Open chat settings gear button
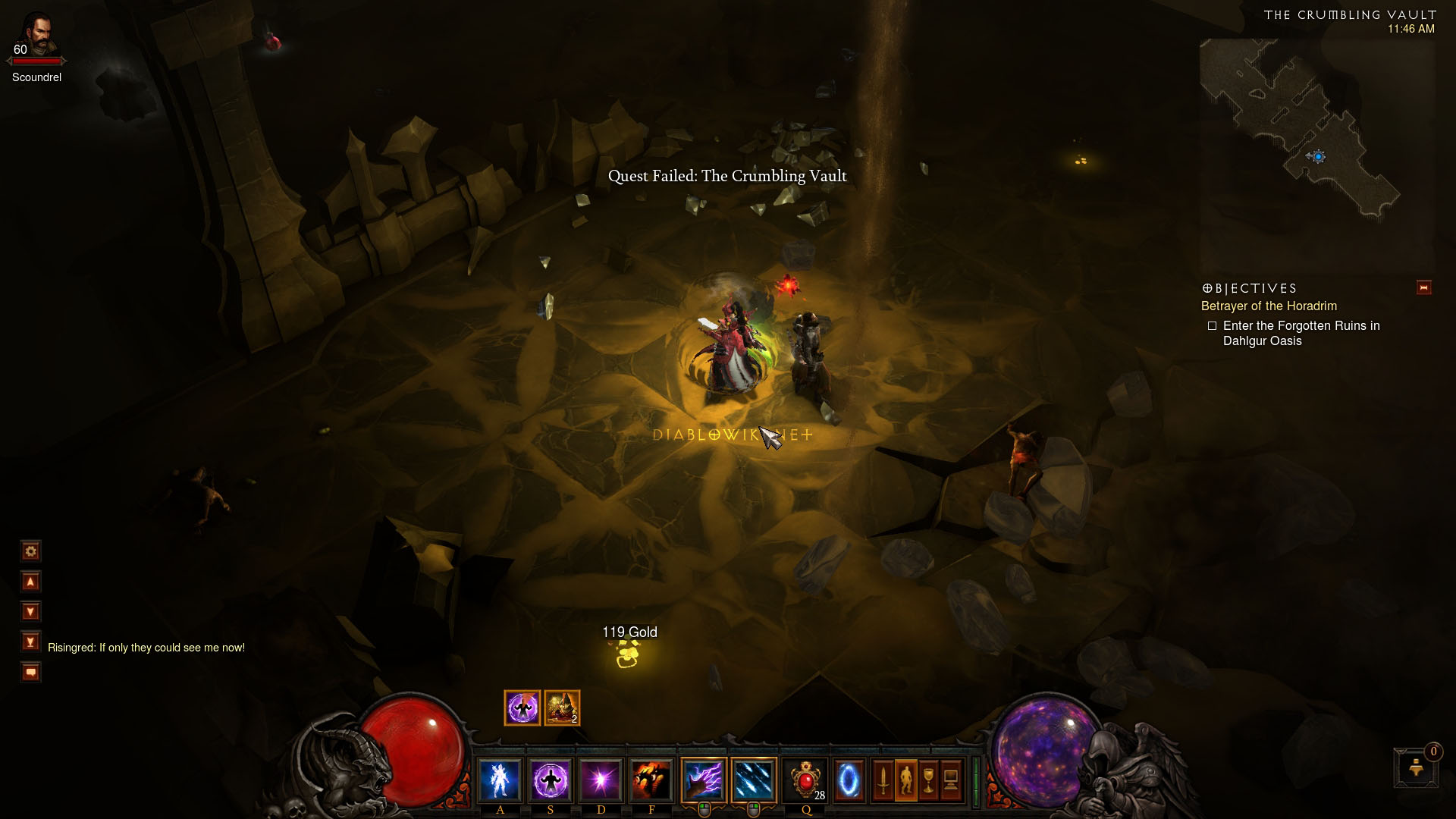Screen dimensions: 1456x819 click(x=30, y=551)
